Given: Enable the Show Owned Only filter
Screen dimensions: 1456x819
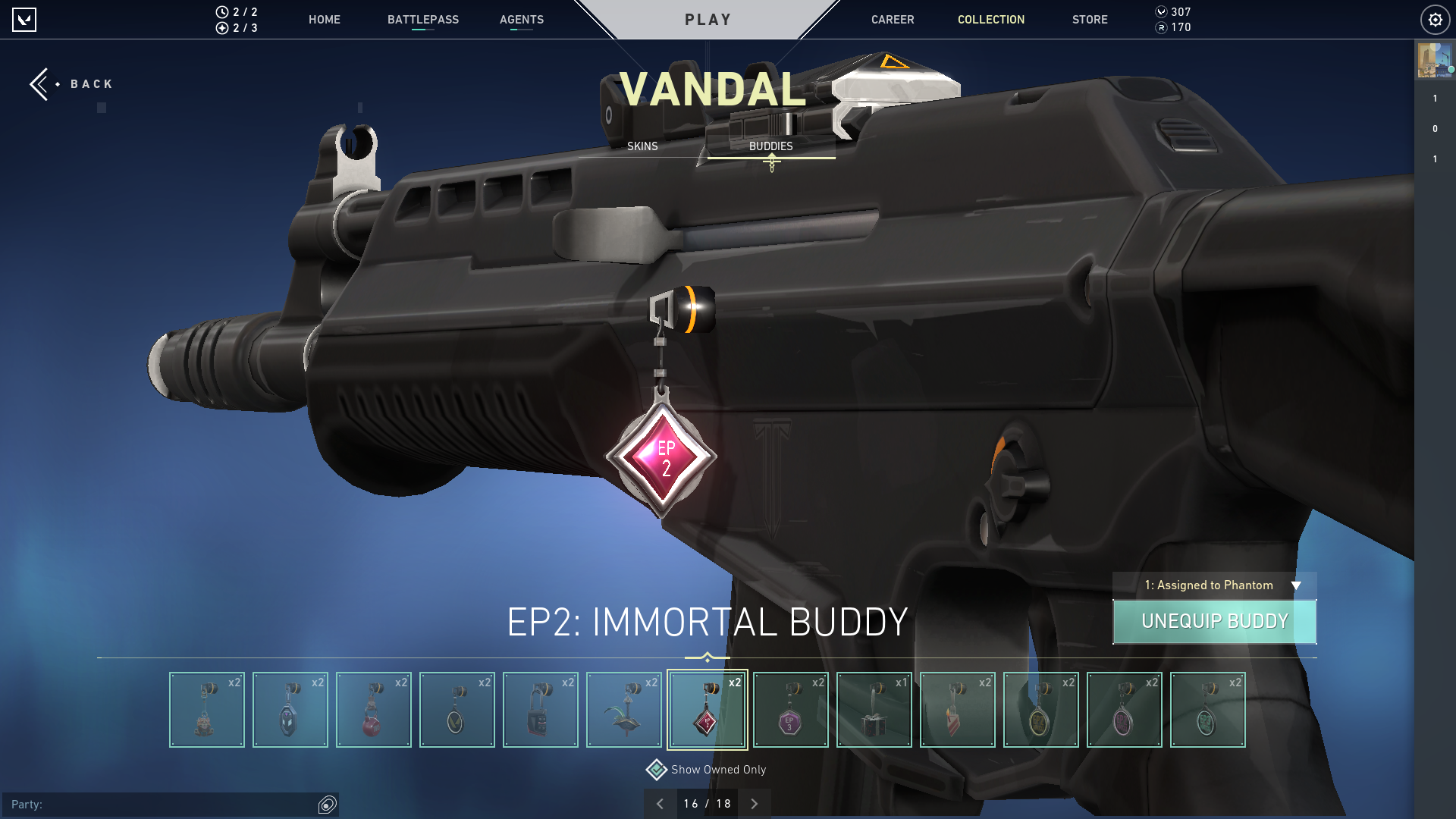Looking at the screenshot, I should pos(657,769).
